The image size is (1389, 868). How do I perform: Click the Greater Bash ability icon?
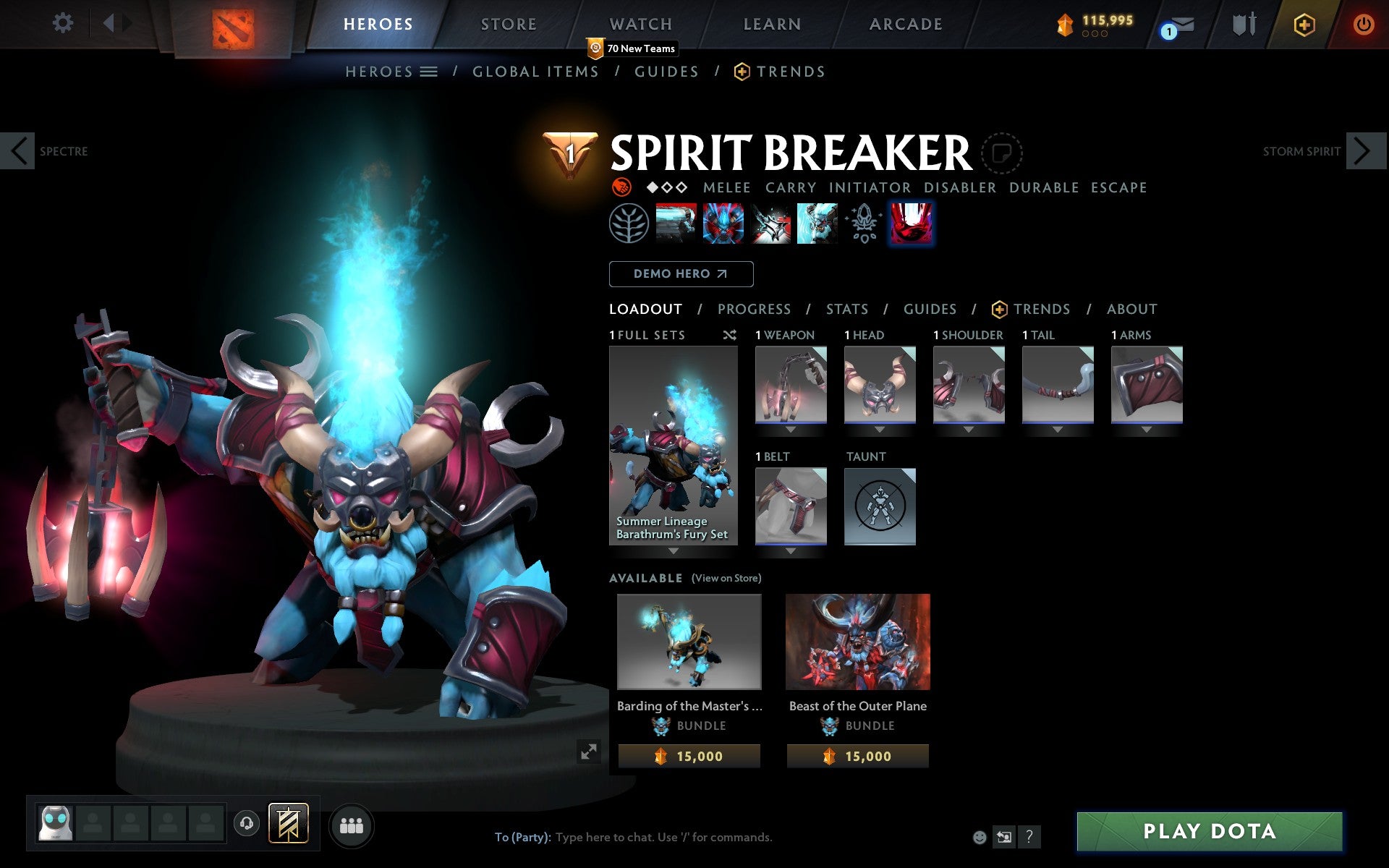pos(770,223)
